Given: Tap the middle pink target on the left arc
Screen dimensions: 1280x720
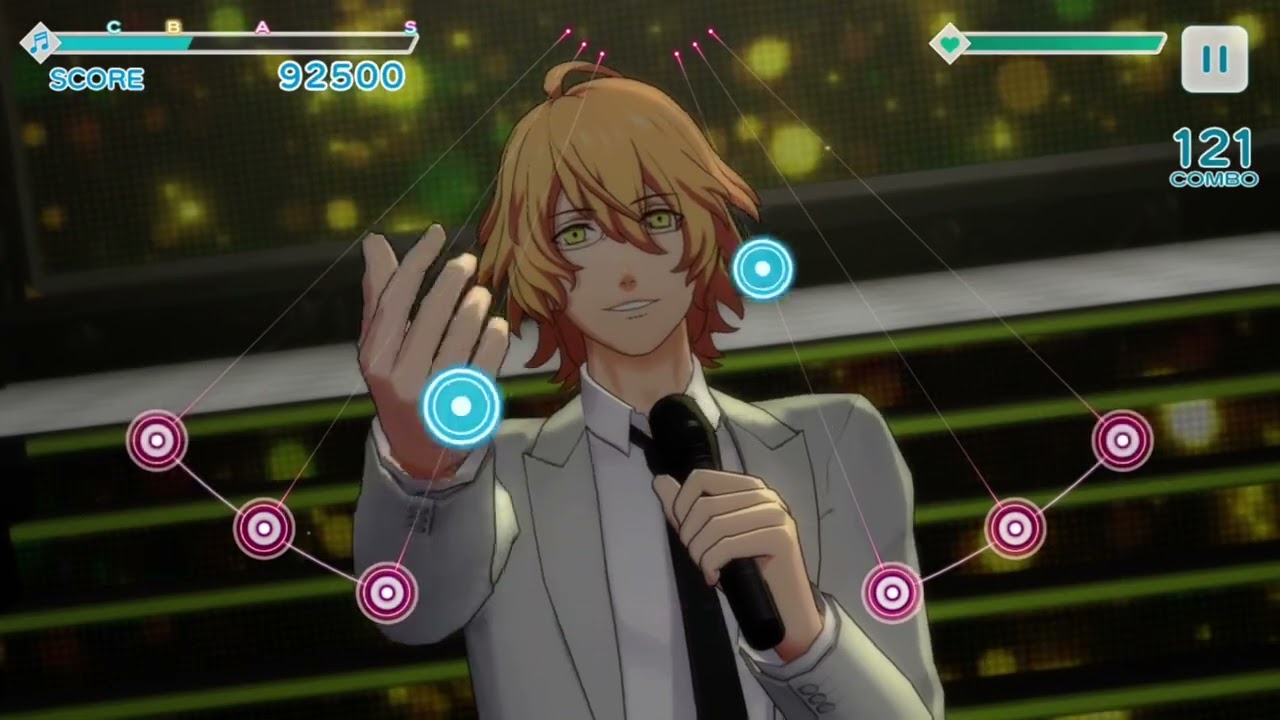Looking at the screenshot, I should [264, 527].
